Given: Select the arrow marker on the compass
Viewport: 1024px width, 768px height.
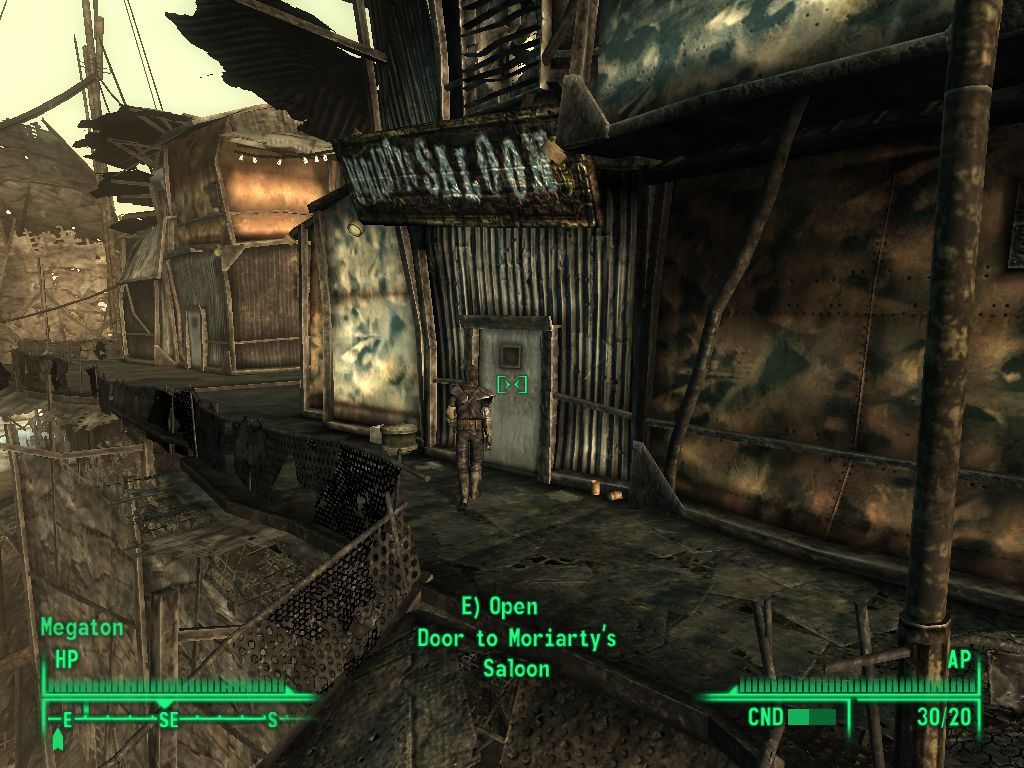Looking at the screenshot, I should [57, 740].
